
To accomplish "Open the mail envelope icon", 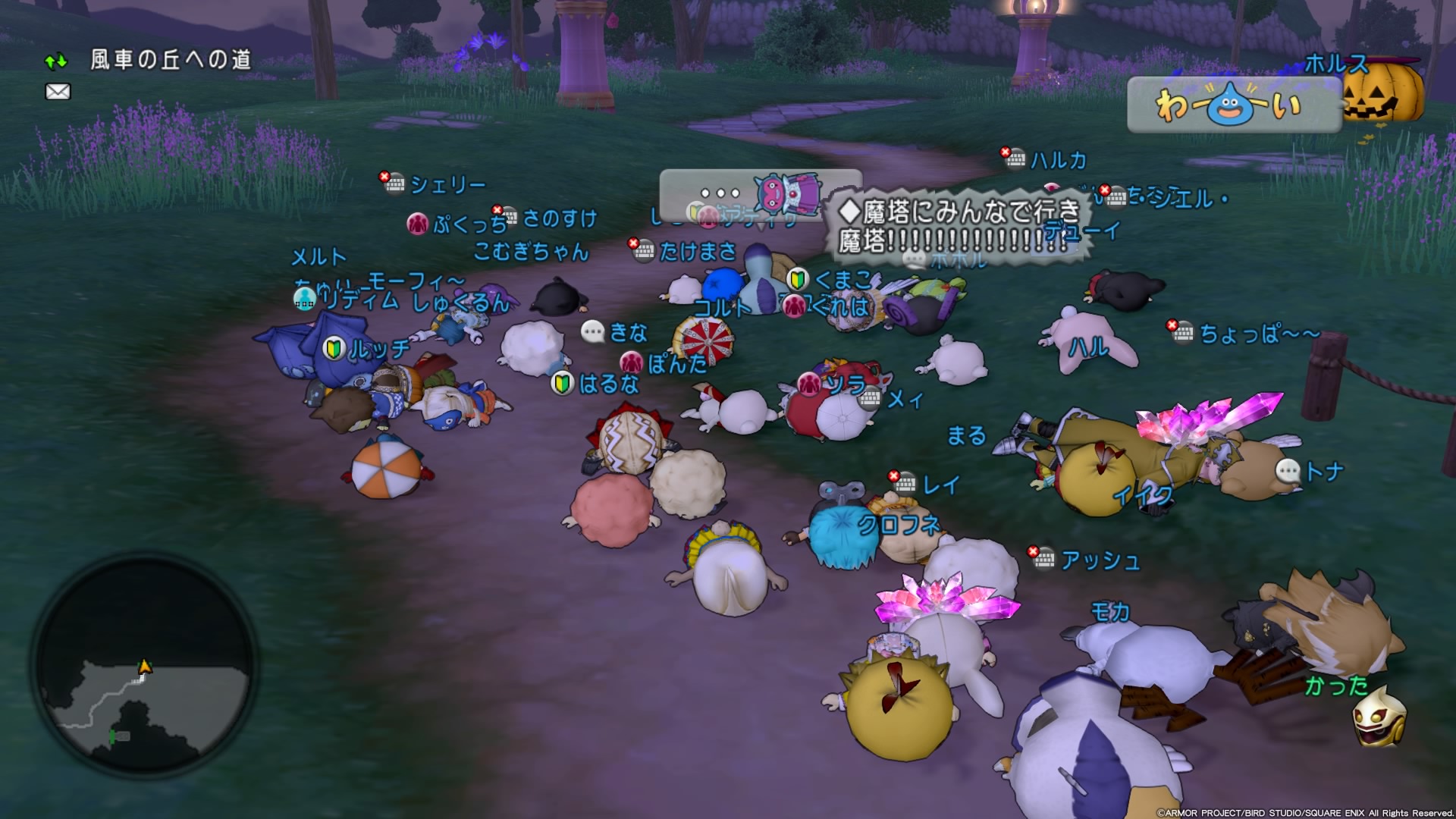I will [x=58, y=92].
